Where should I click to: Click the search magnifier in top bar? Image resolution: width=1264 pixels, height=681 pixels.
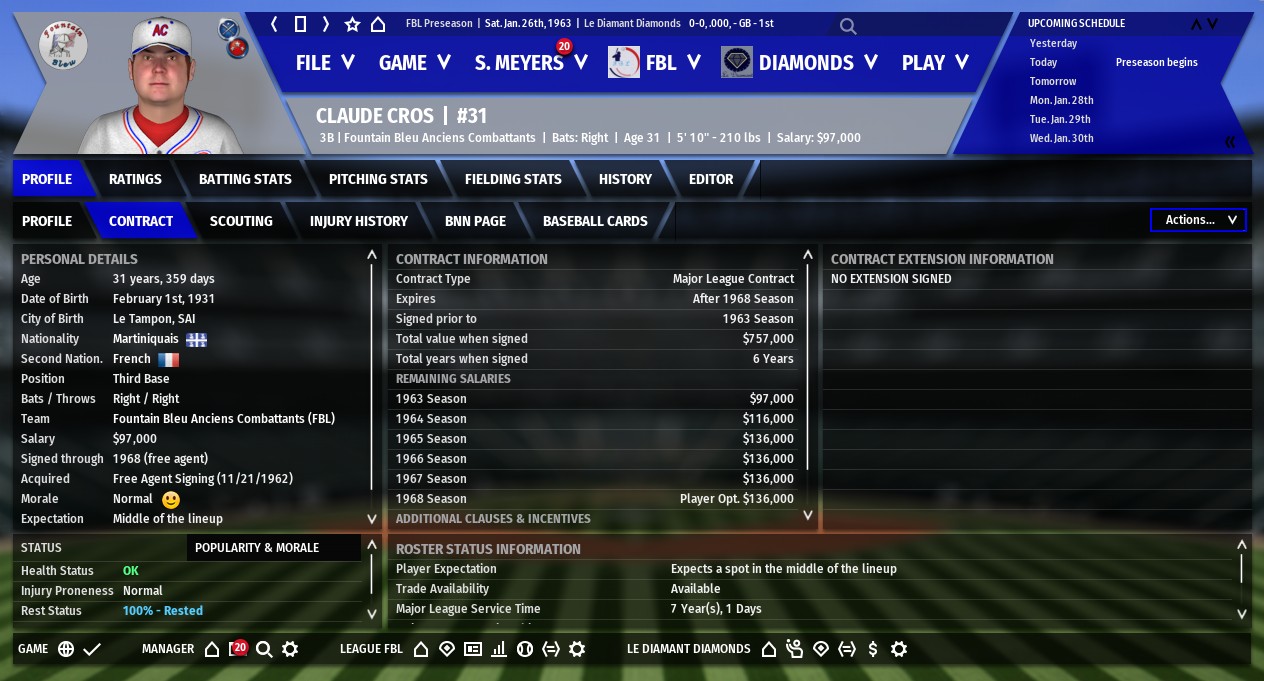click(x=848, y=26)
